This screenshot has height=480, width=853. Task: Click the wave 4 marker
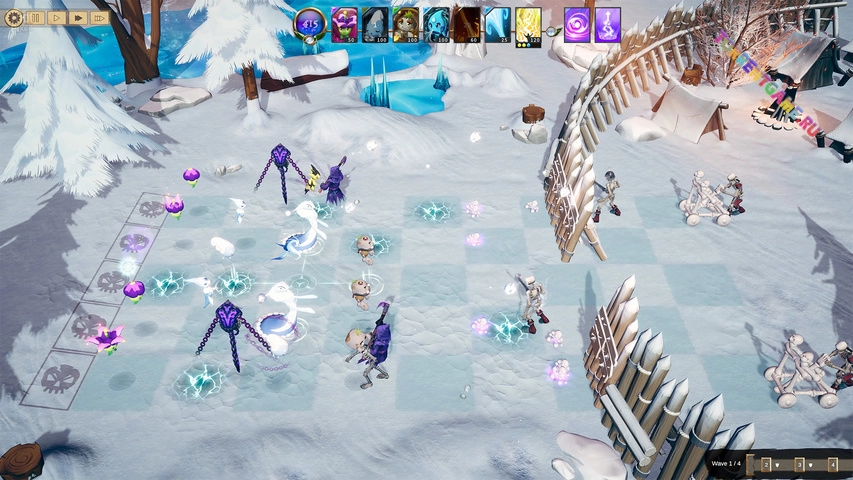(x=832, y=464)
